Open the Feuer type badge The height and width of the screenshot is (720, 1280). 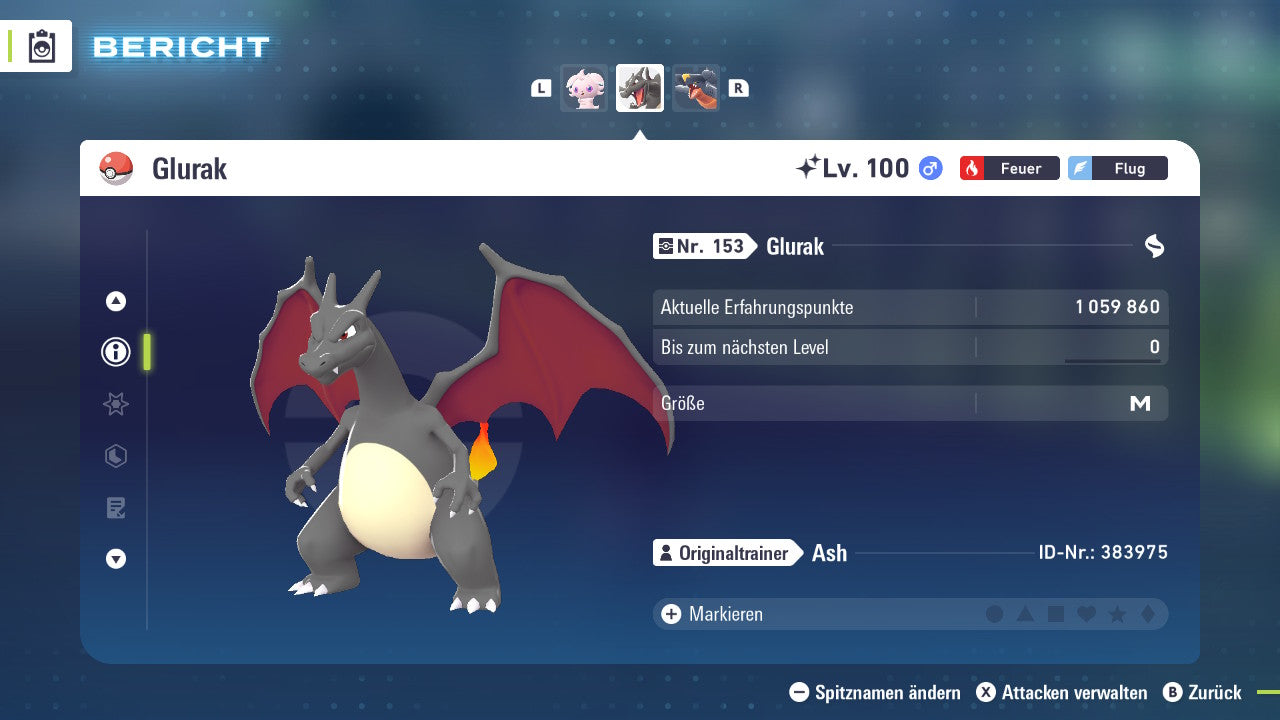pyautogui.click(x=1008, y=168)
